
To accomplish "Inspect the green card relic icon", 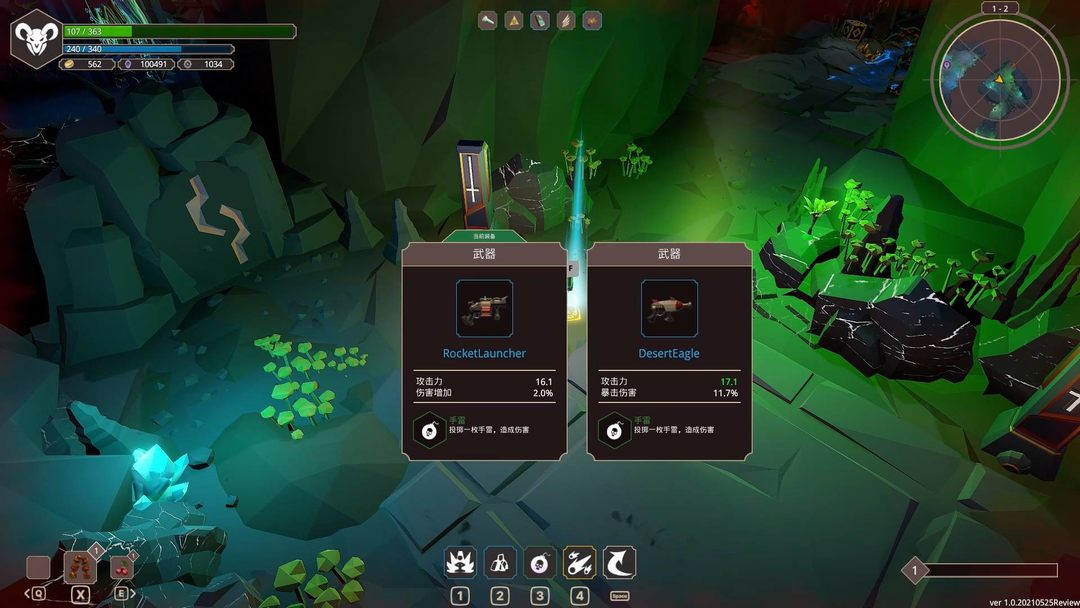I will coord(540,20).
